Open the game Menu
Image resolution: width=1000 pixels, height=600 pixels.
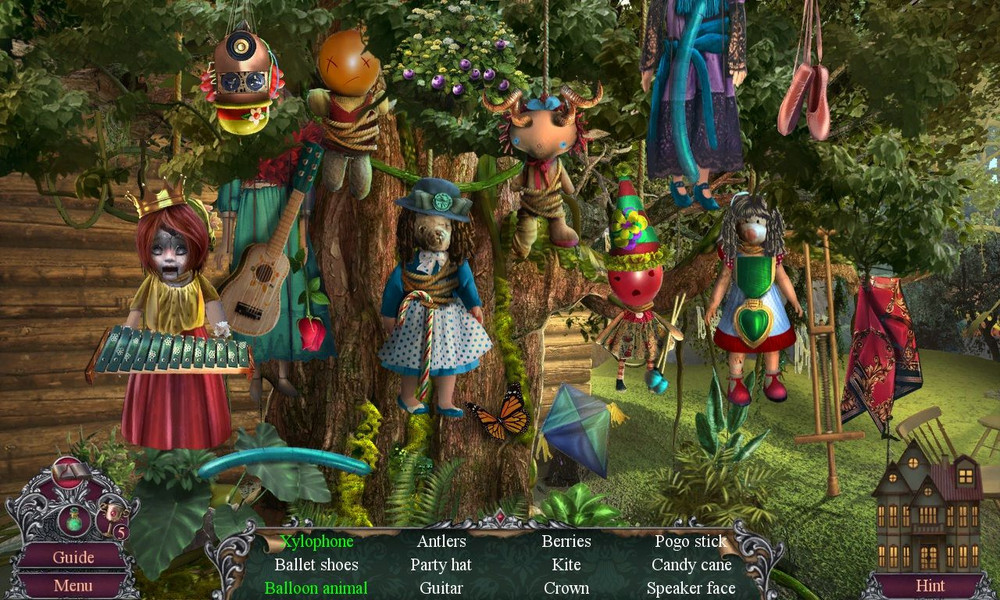click(x=73, y=585)
